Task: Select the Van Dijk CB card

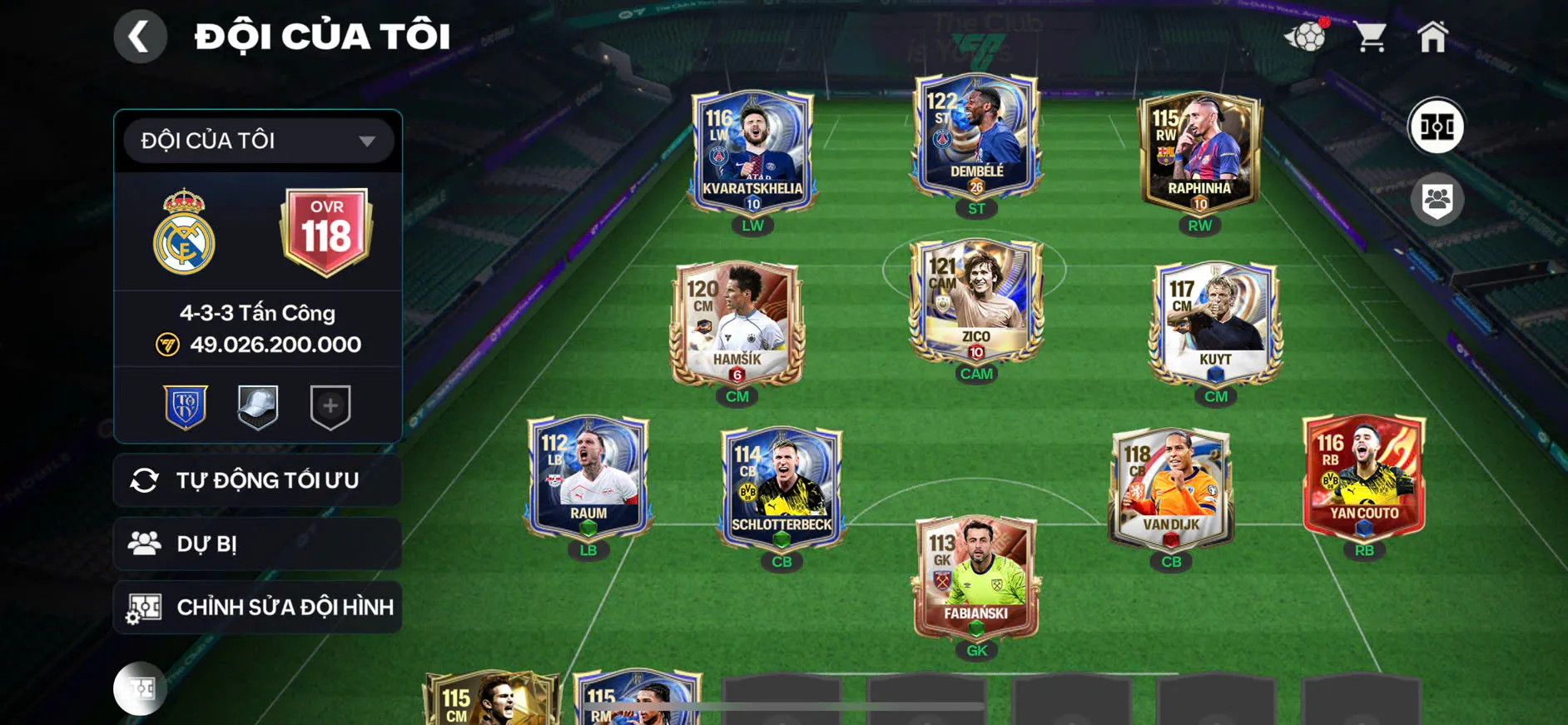Action: [1171, 488]
